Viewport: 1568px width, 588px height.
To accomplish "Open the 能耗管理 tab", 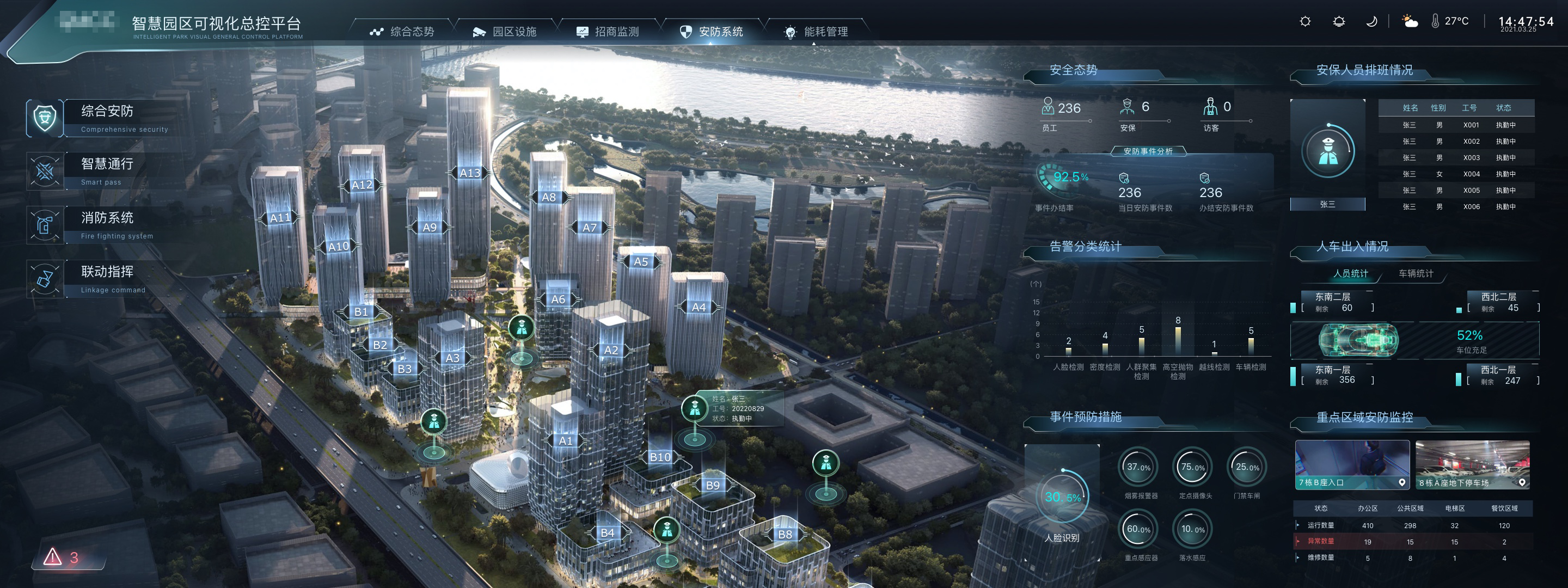I will (816, 32).
